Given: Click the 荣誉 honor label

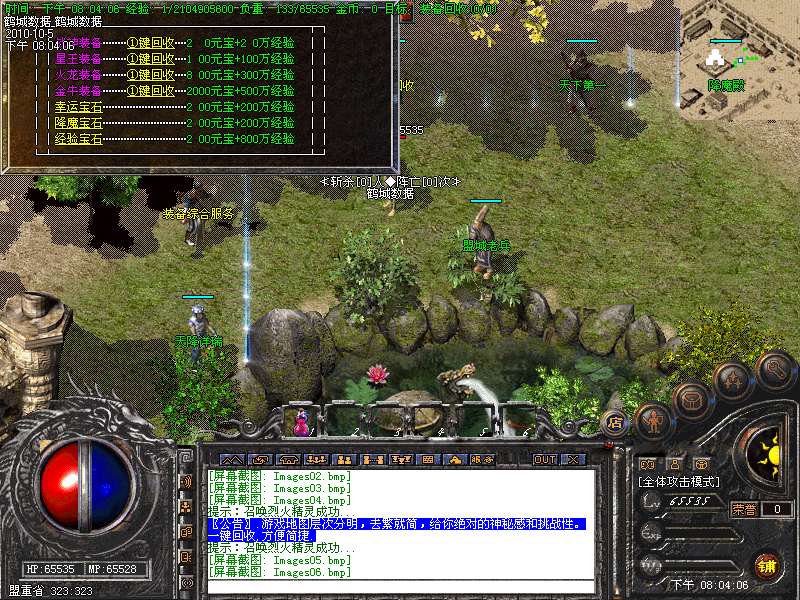Looking at the screenshot, I should click(x=744, y=509).
